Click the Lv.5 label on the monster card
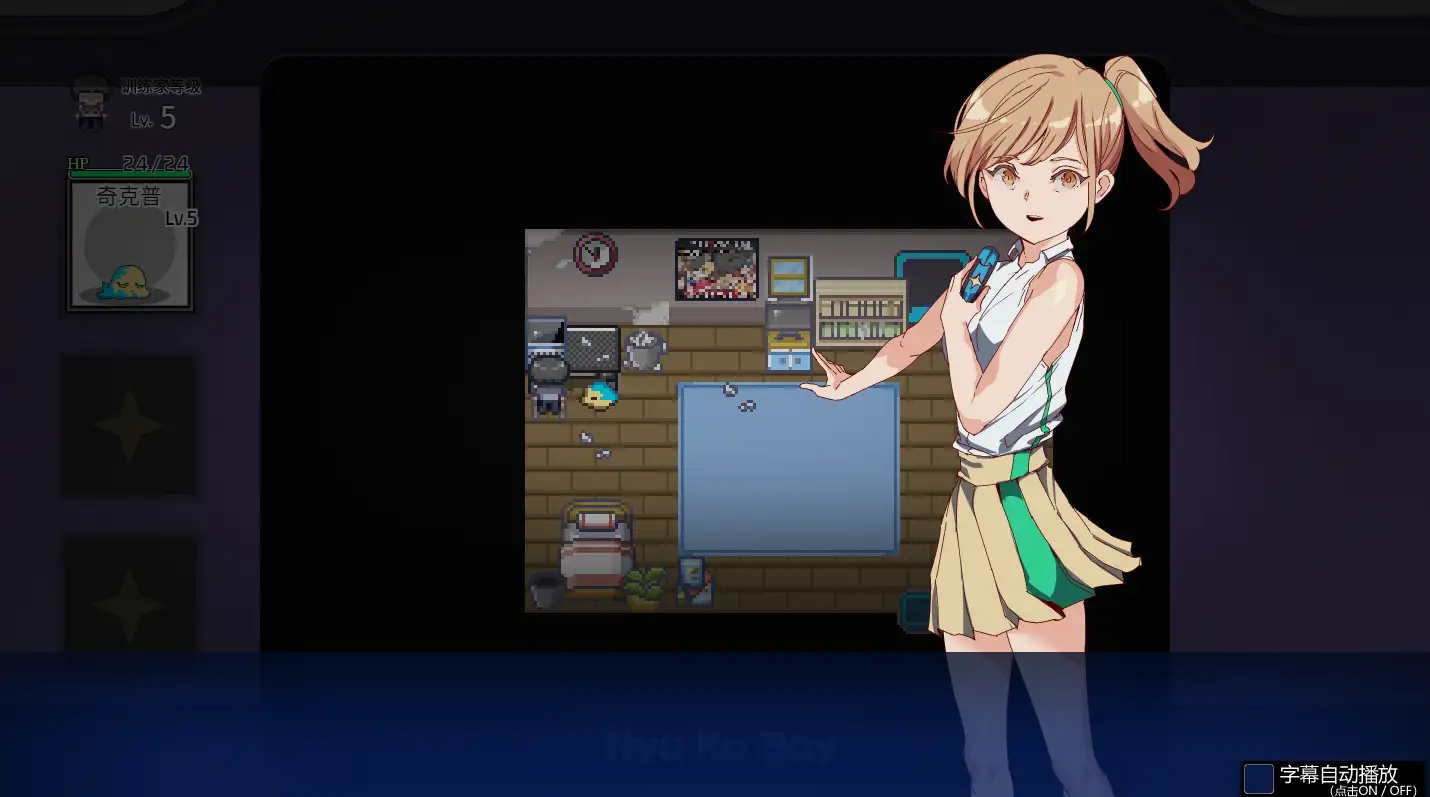 tap(182, 216)
